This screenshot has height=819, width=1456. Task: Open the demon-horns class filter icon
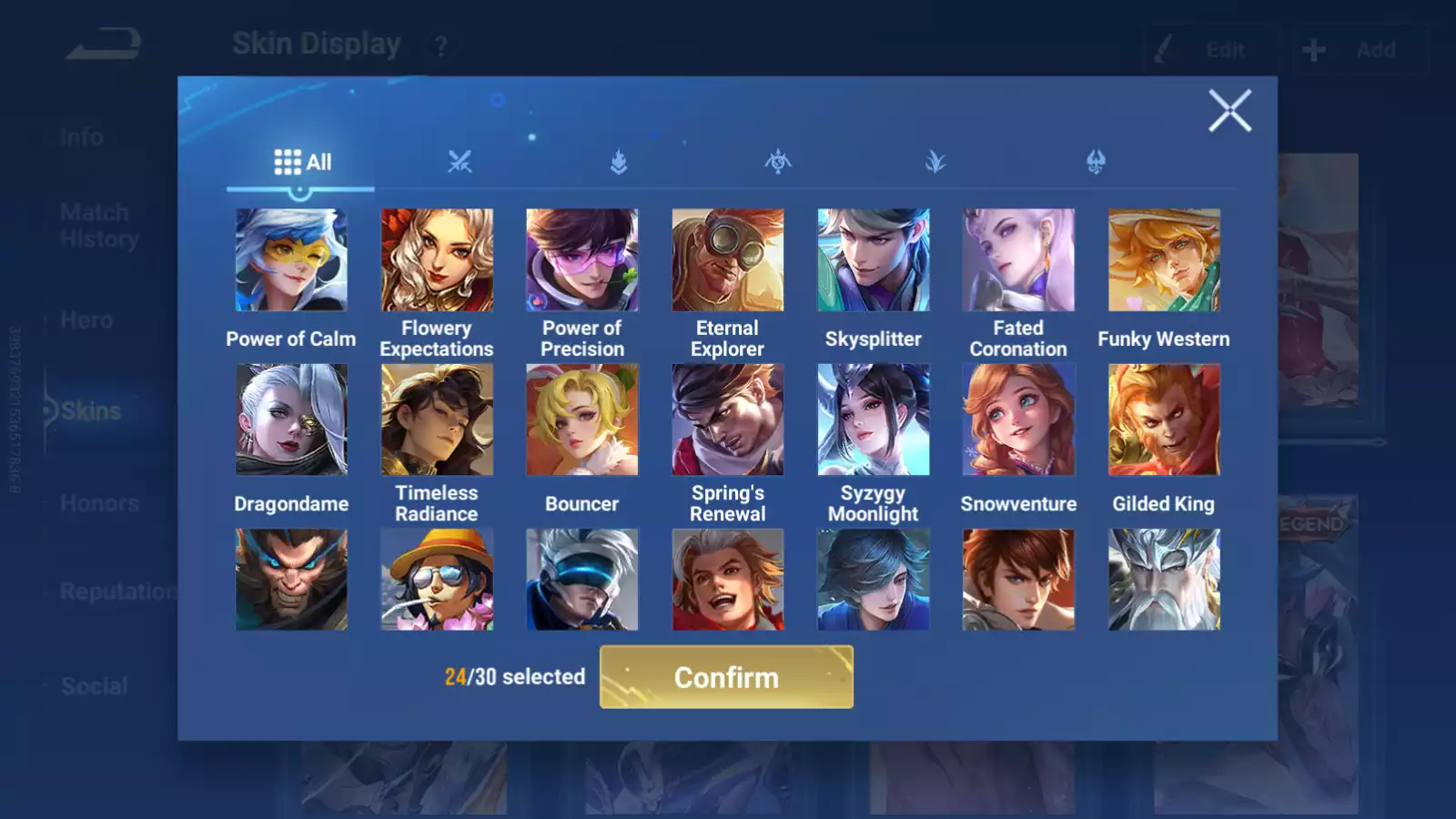[1095, 162]
